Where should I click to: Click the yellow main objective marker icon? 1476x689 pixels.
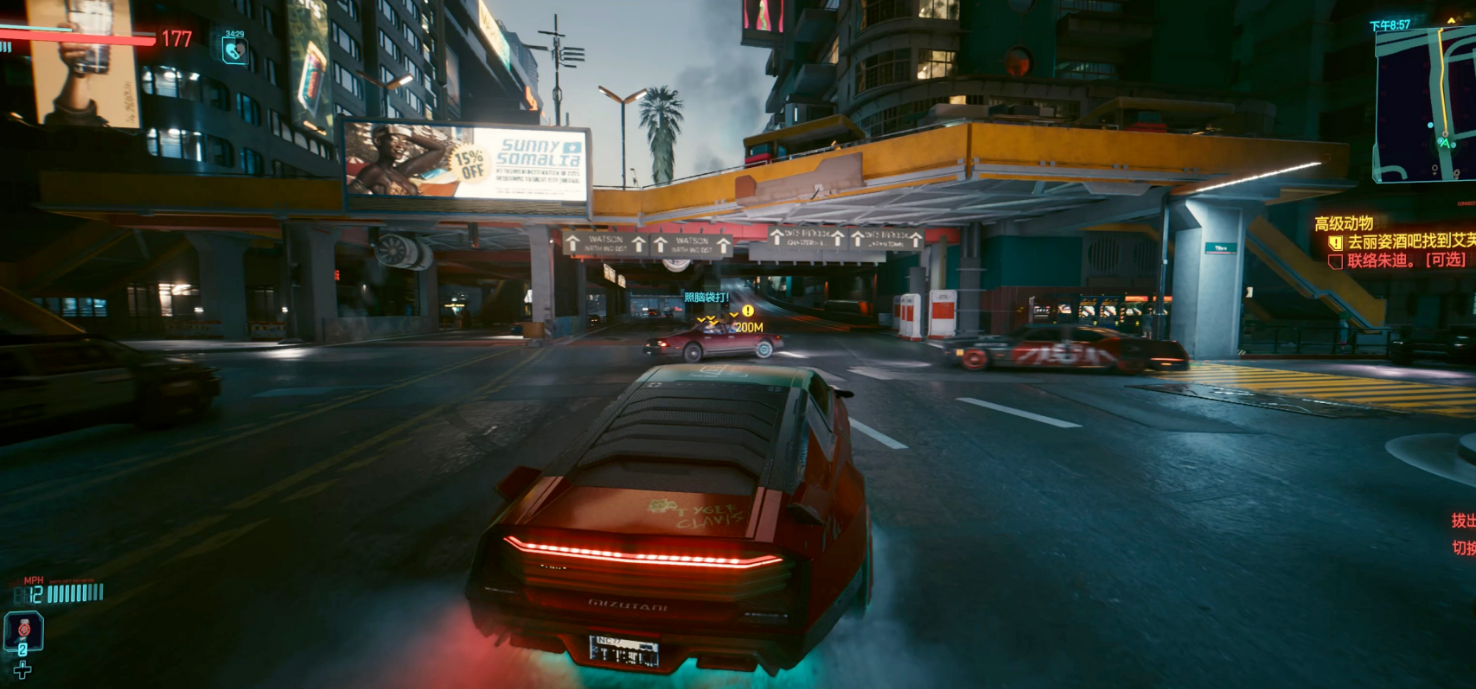(x=1335, y=242)
